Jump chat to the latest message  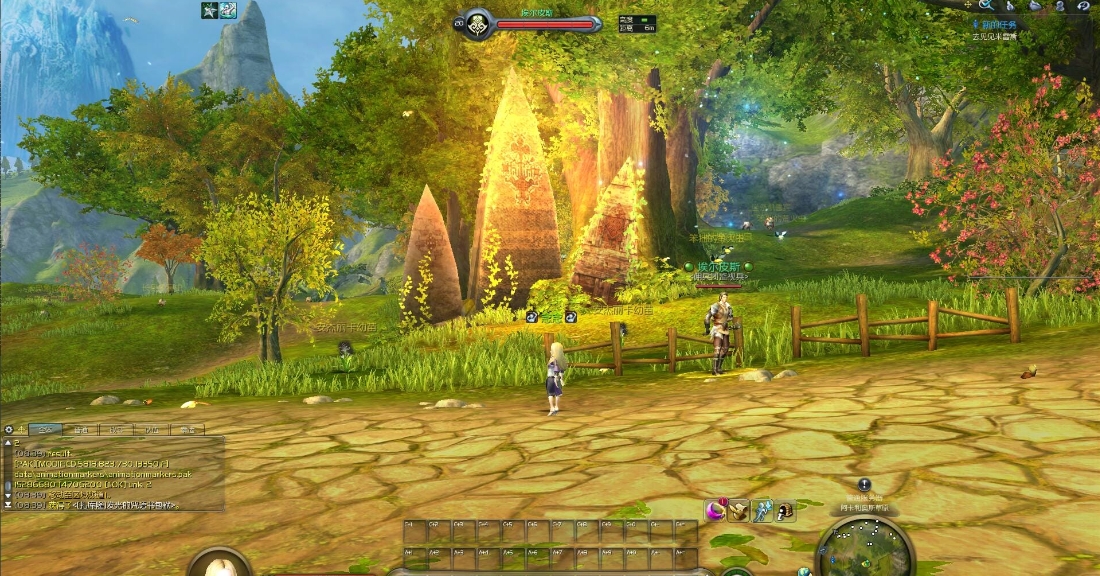pos(8,505)
